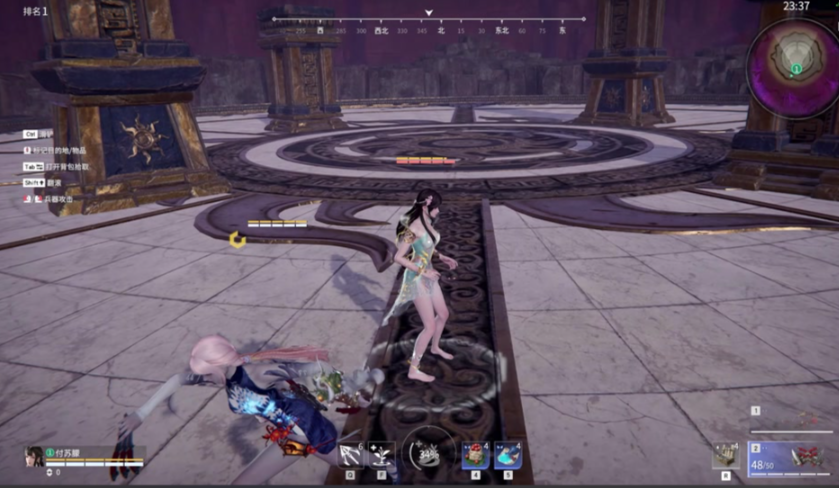Use the red healing item slot
The image size is (839, 488).
tap(475, 455)
